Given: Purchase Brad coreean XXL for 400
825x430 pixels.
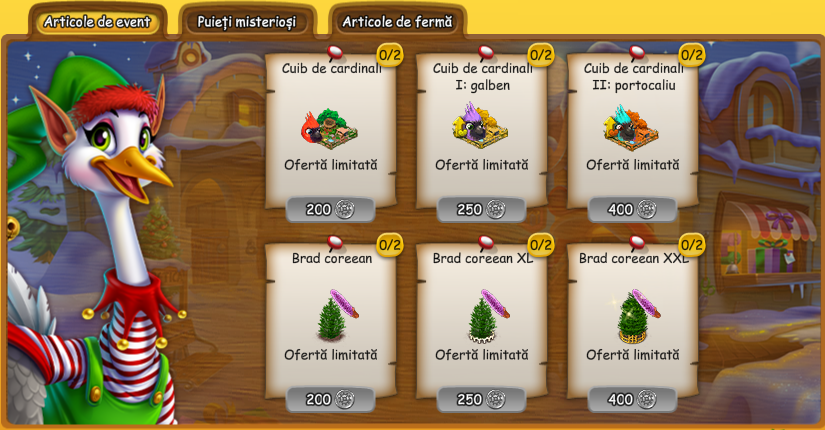Looking at the screenshot, I should pyautogui.click(x=632, y=399).
